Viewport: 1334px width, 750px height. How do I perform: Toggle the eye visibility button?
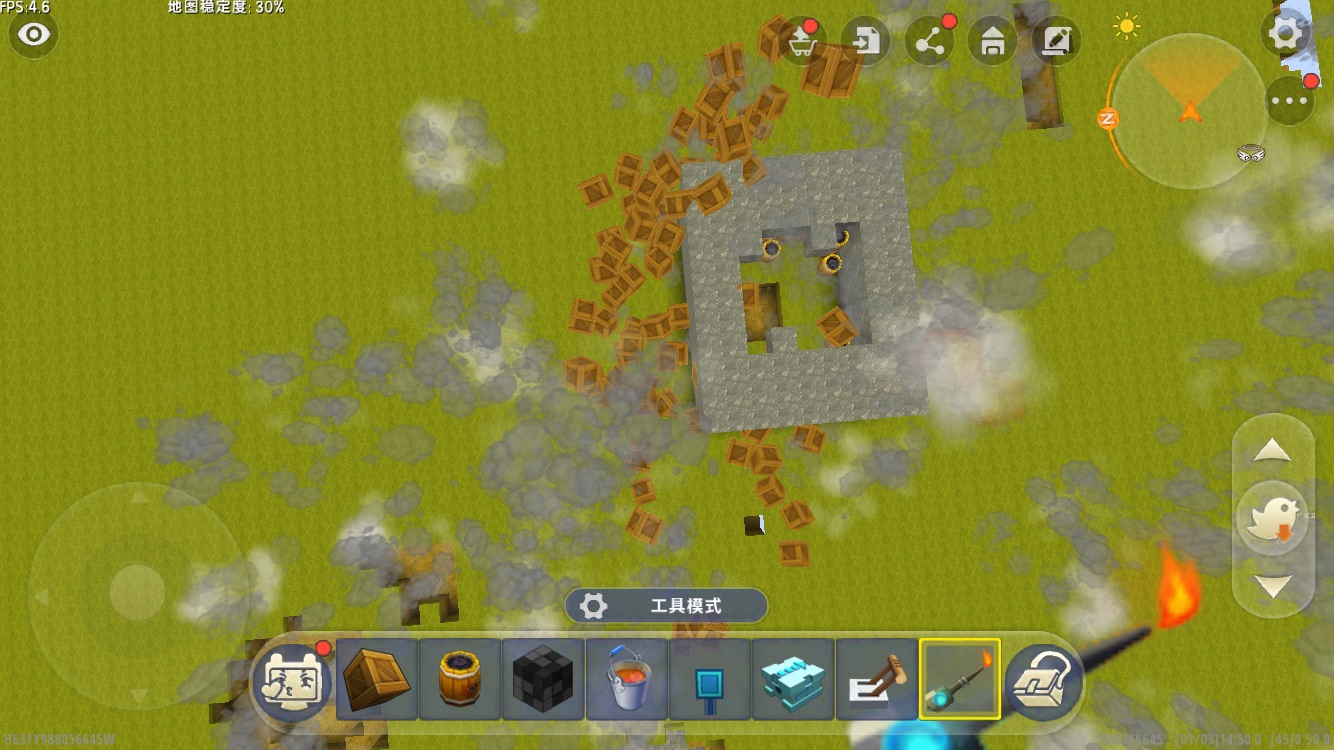34,35
